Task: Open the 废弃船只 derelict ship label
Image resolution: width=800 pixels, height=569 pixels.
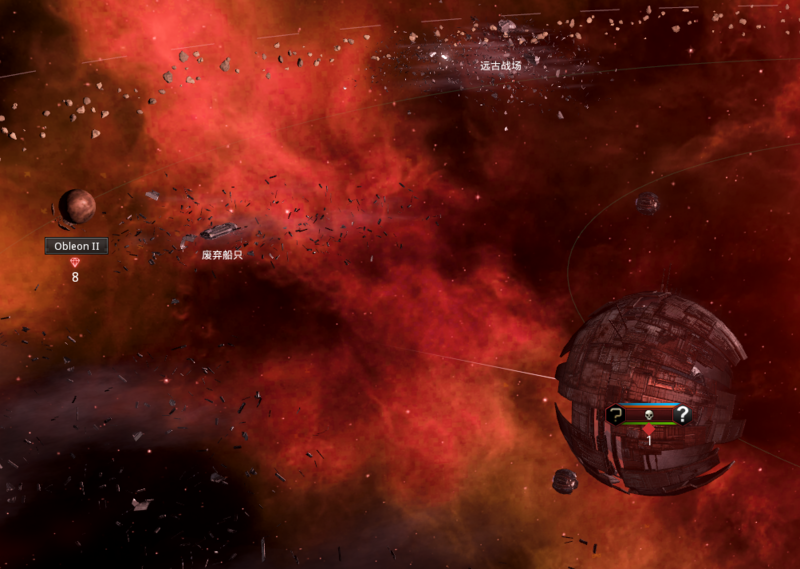Action: 222,255
